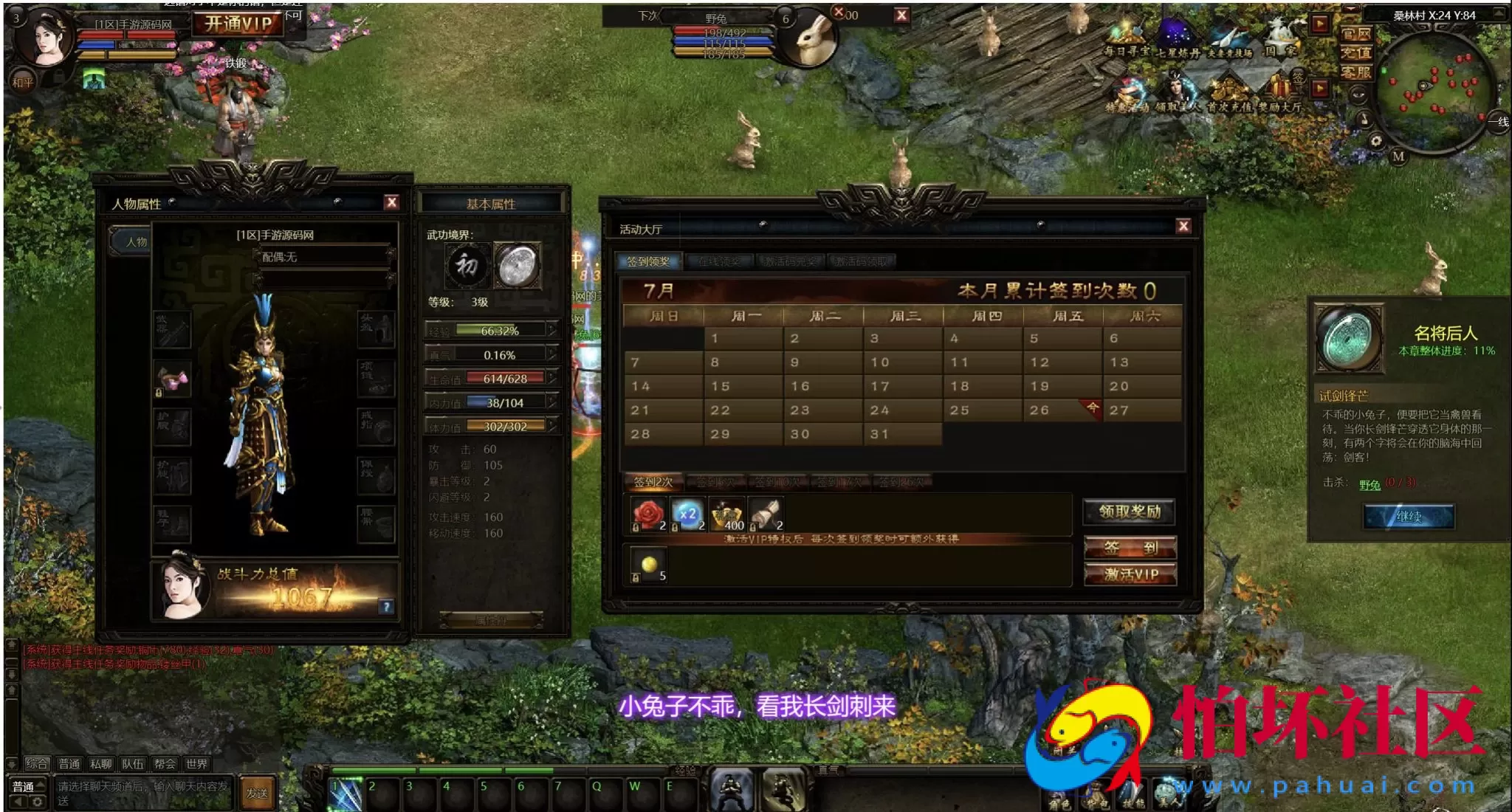
Task: Open the full map with the M button
Action: click(1398, 156)
